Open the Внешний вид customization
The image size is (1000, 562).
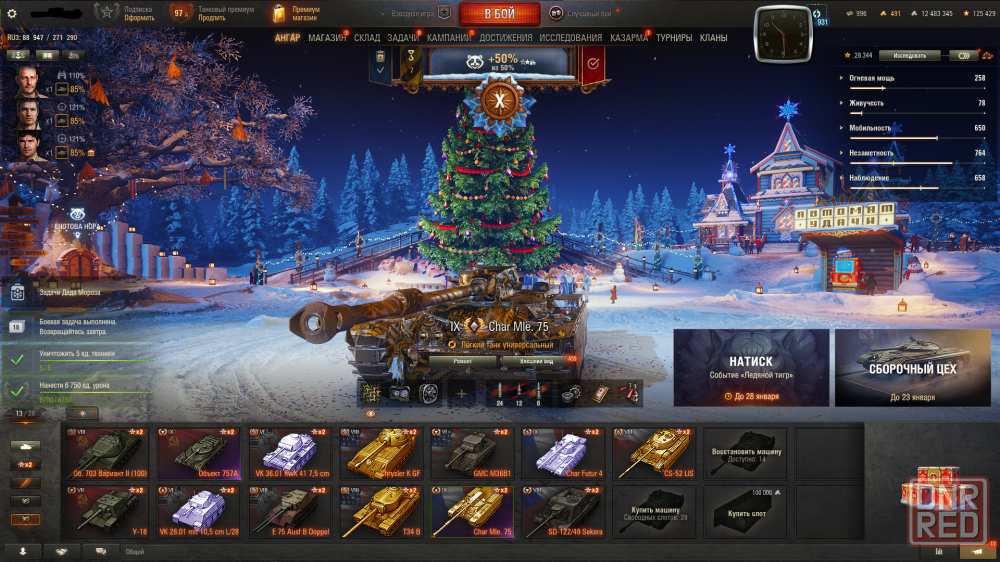(x=537, y=360)
